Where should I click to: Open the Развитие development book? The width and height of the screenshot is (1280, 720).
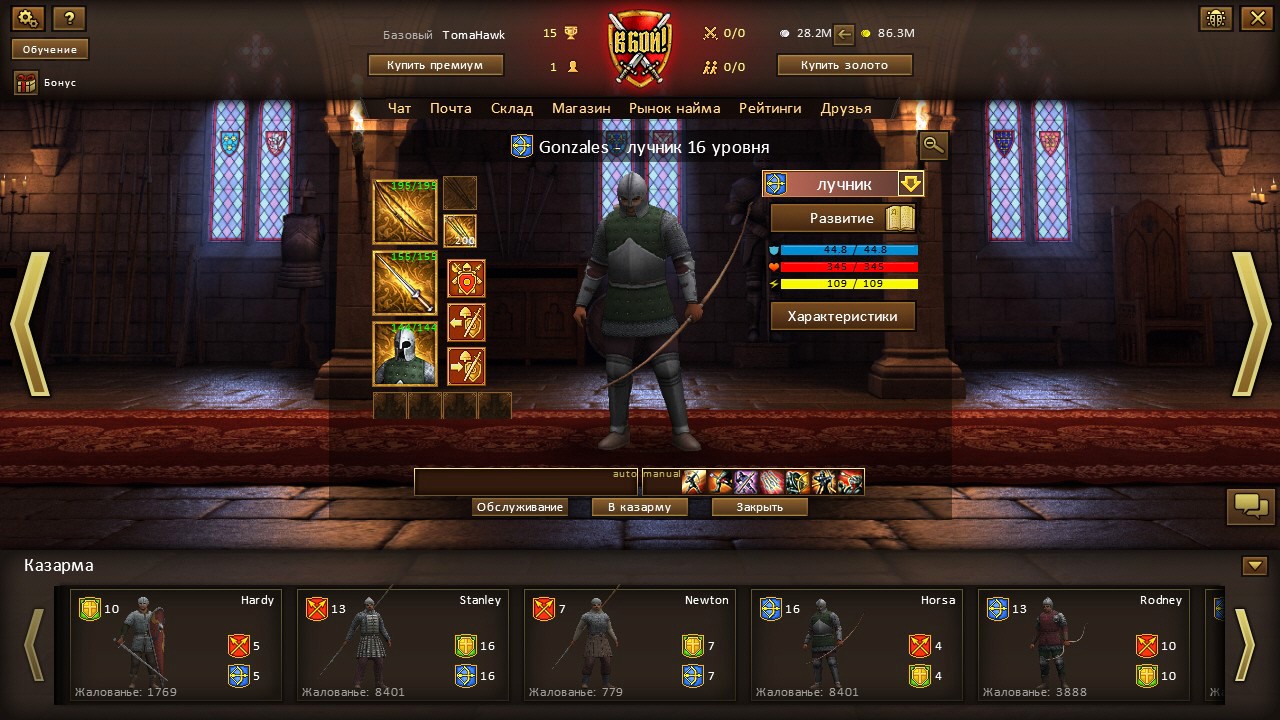pos(843,218)
